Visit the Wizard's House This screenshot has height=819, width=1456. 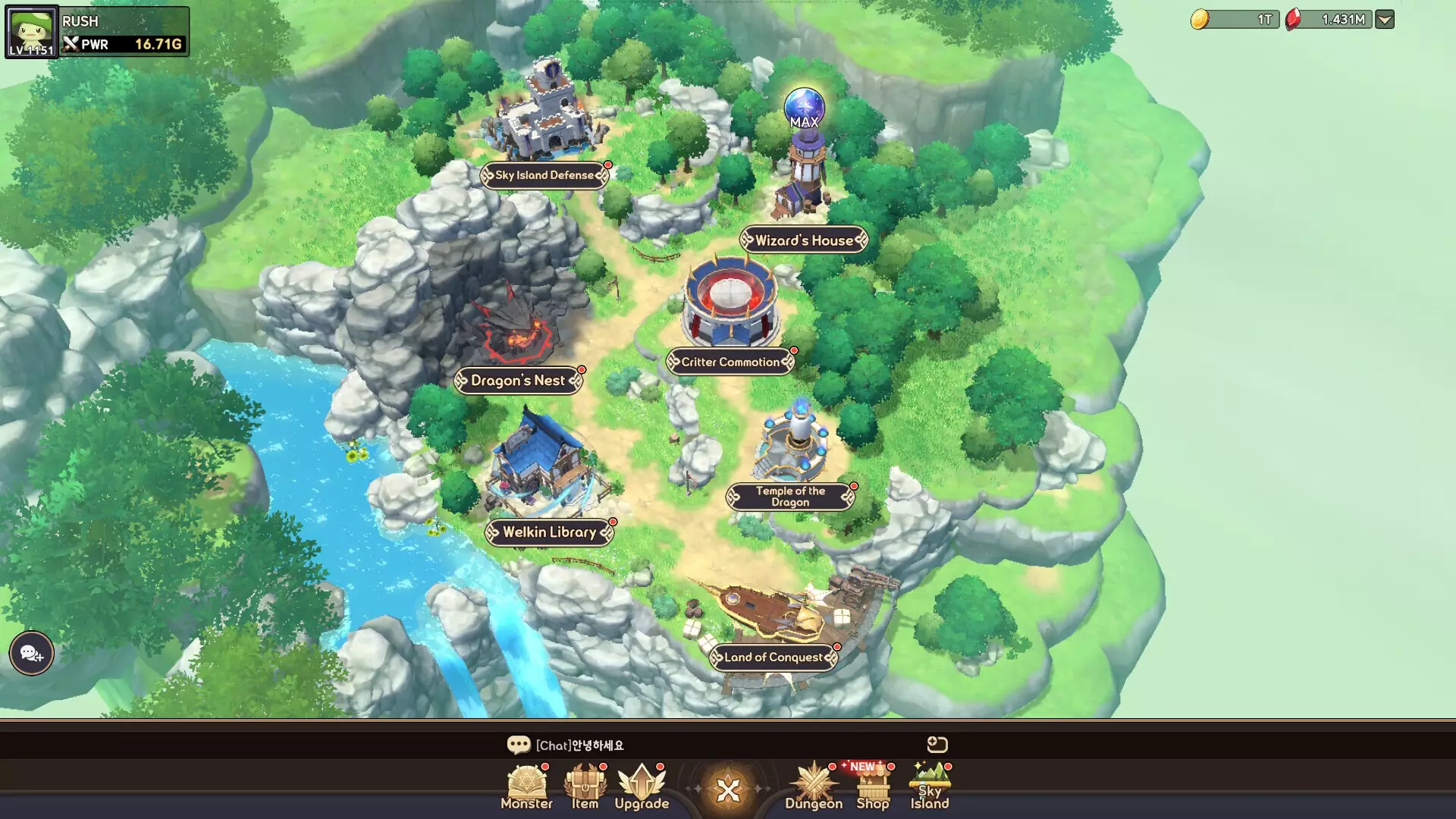(803, 240)
